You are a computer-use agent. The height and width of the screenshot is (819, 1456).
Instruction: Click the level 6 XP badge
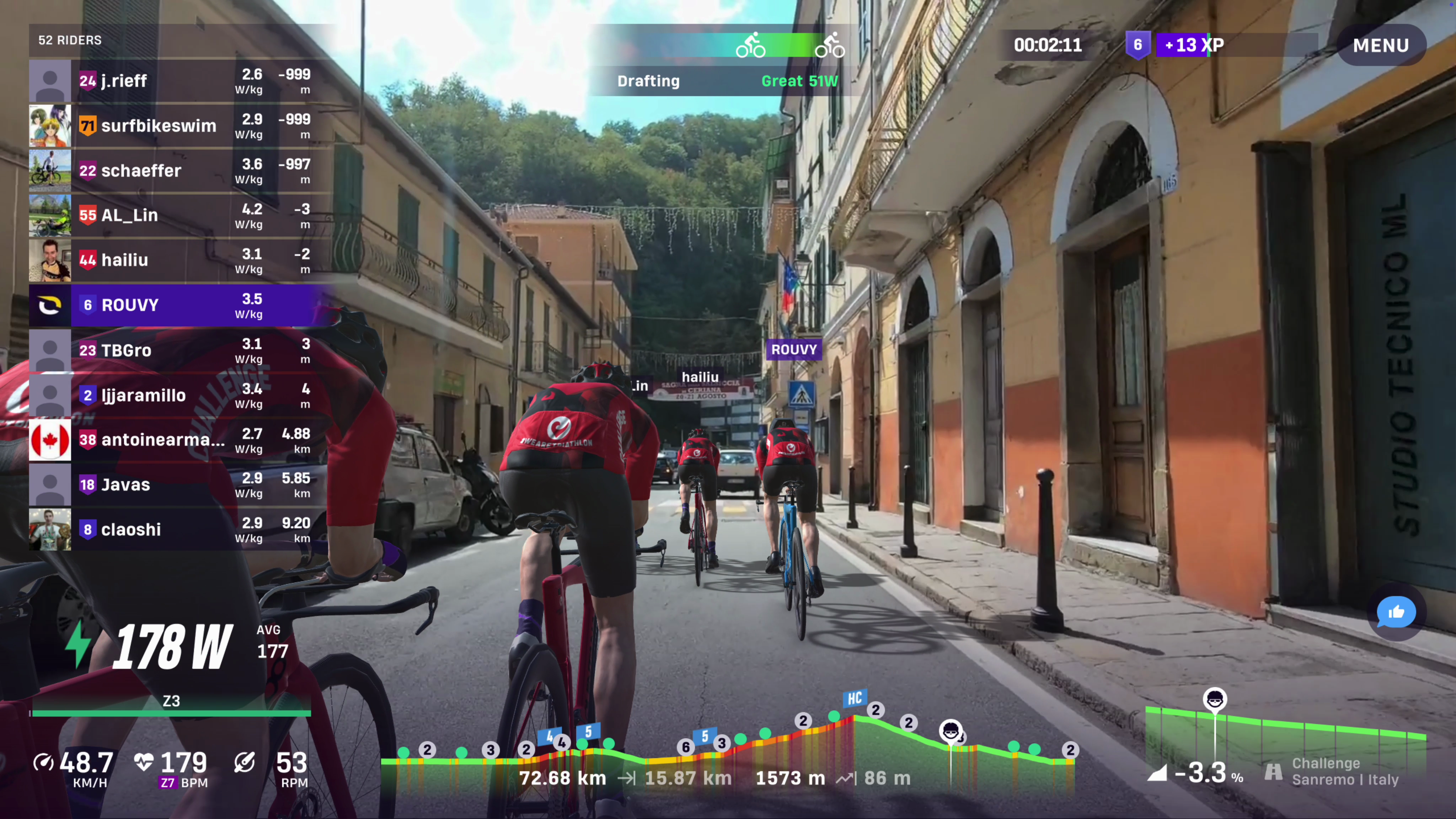point(1137,45)
